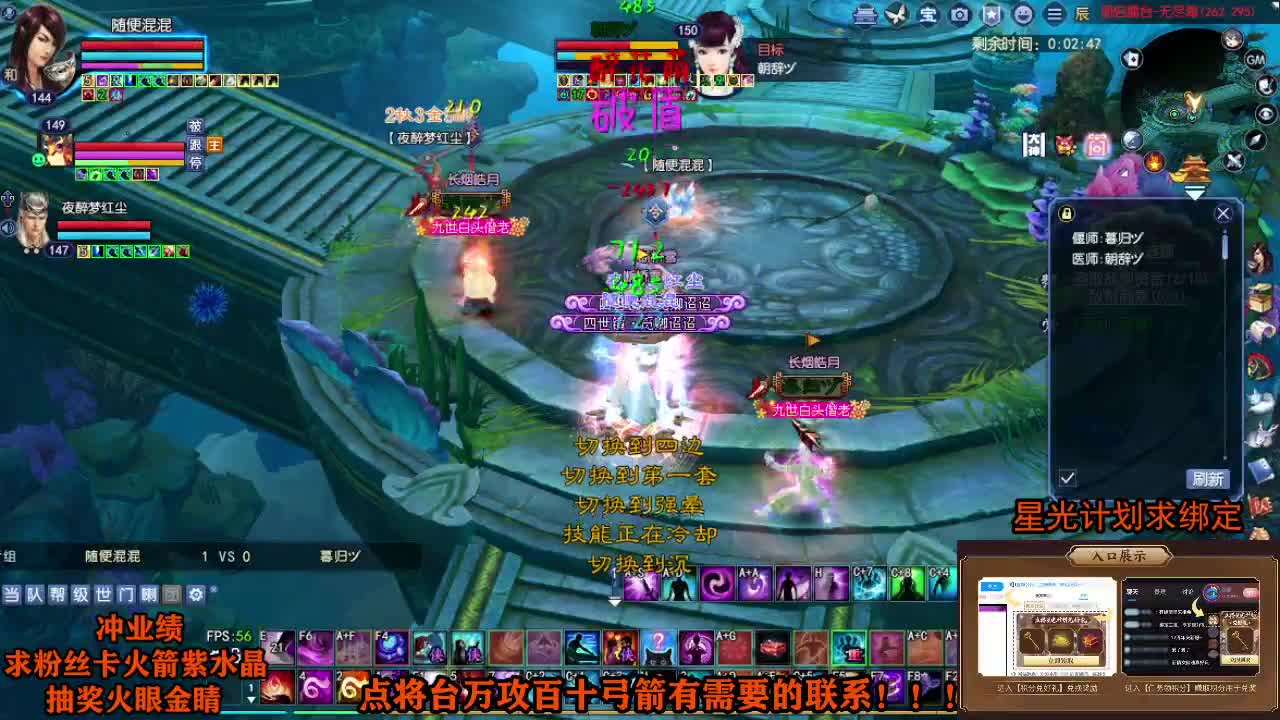Click the camera screenshot icon in the top bar
The width and height of the screenshot is (1280, 720).
click(x=962, y=15)
